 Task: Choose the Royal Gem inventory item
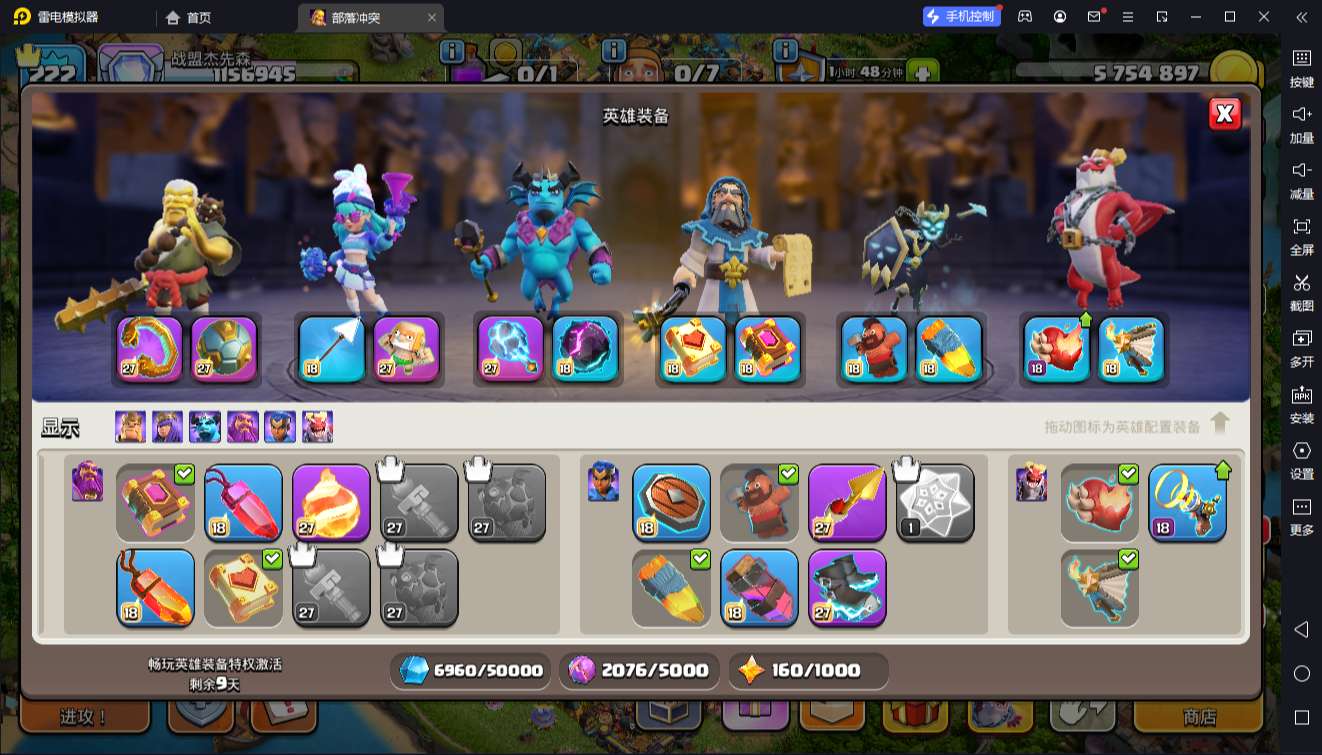pos(243,501)
